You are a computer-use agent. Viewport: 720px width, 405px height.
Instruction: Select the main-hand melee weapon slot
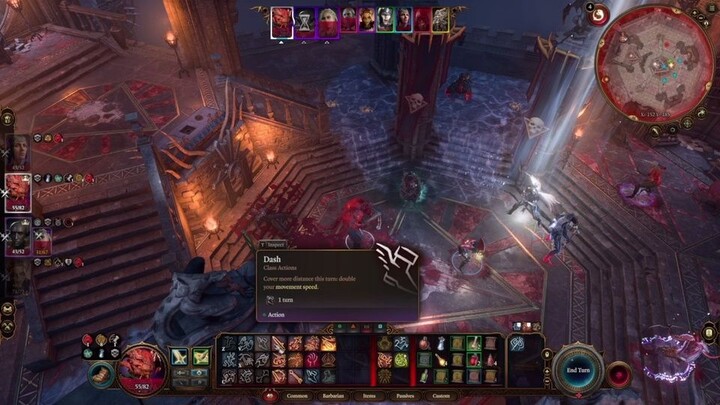[x=181, y=357]
